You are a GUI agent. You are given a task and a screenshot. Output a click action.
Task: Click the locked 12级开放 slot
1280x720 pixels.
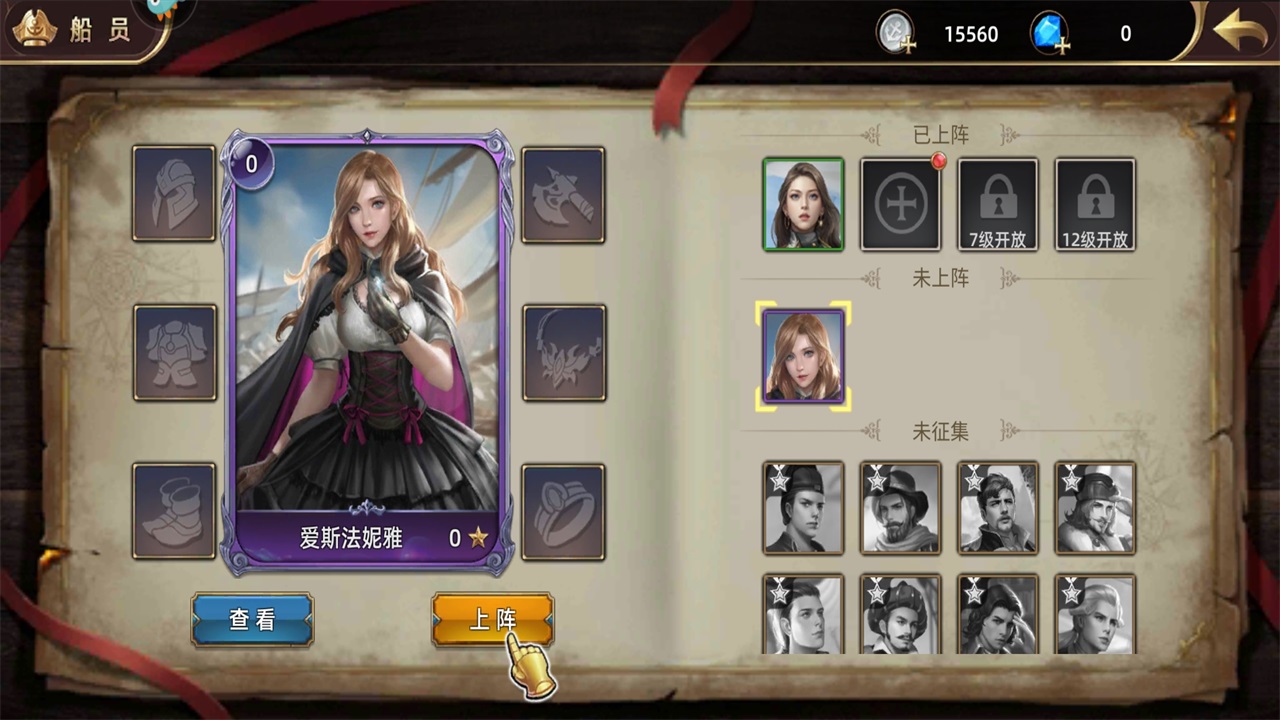pos(1093,203)
